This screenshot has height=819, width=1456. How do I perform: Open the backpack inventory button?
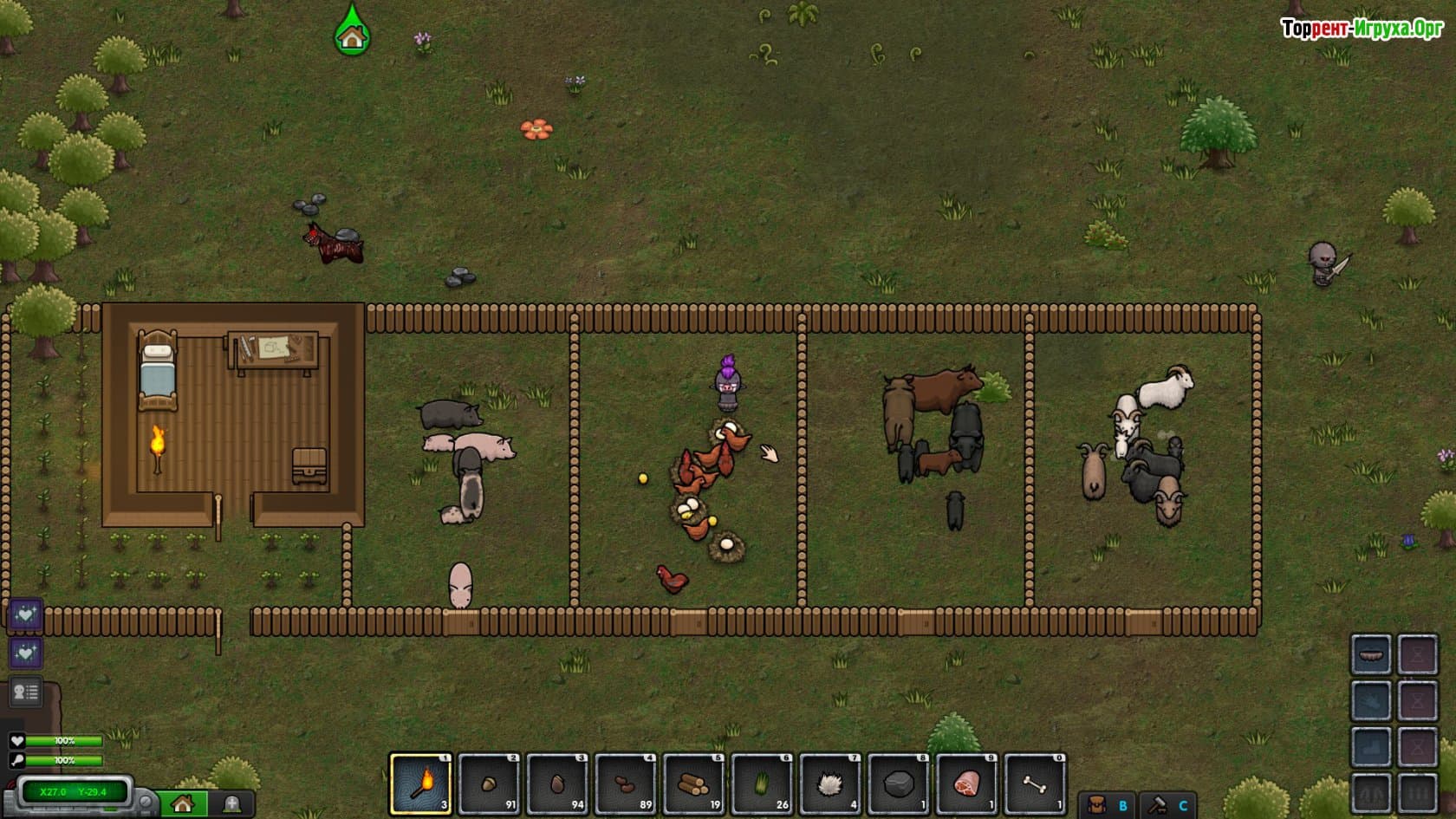pos(1107,804)
